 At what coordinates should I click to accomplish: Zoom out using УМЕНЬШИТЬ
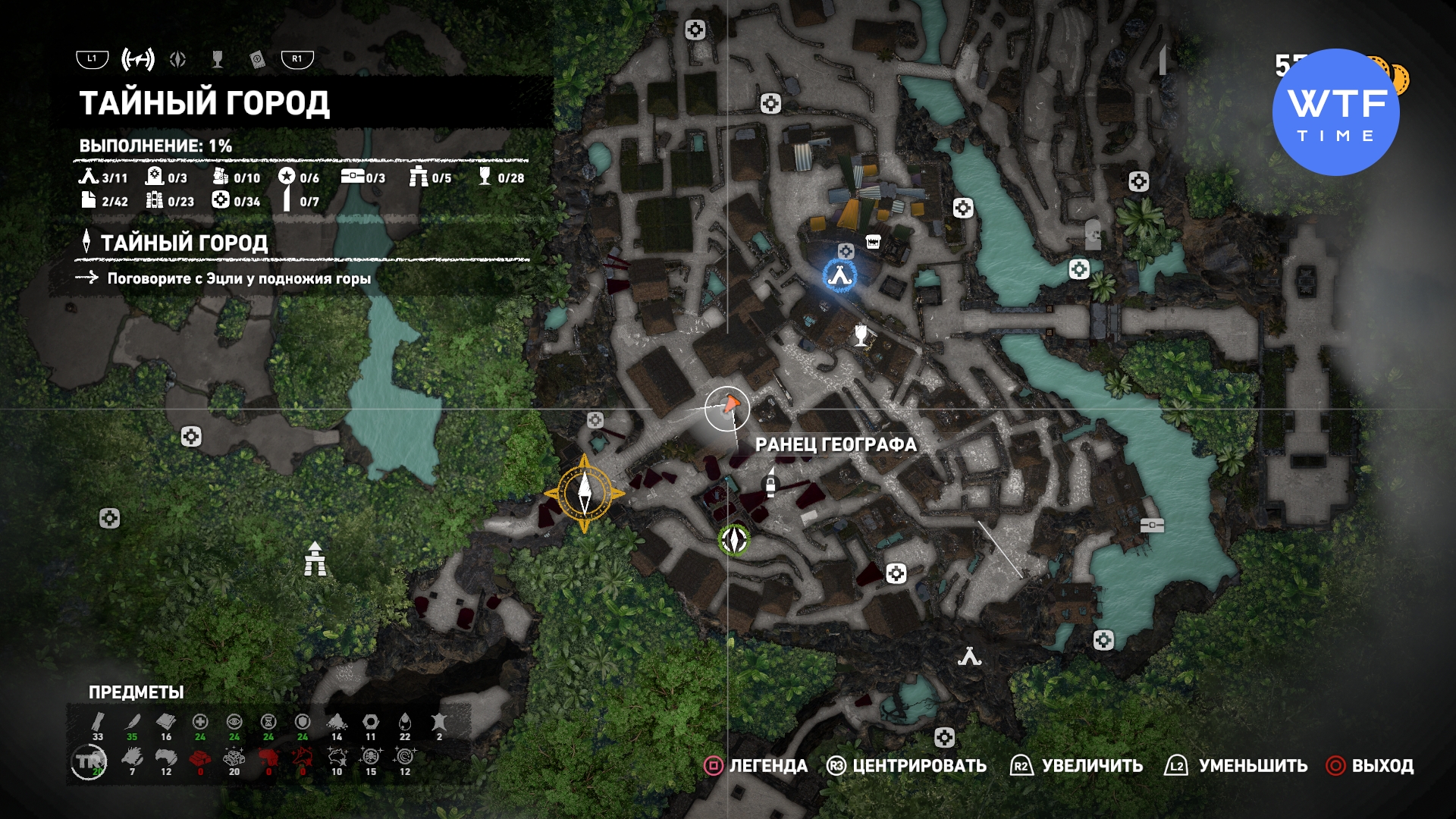coord(1237,766)
